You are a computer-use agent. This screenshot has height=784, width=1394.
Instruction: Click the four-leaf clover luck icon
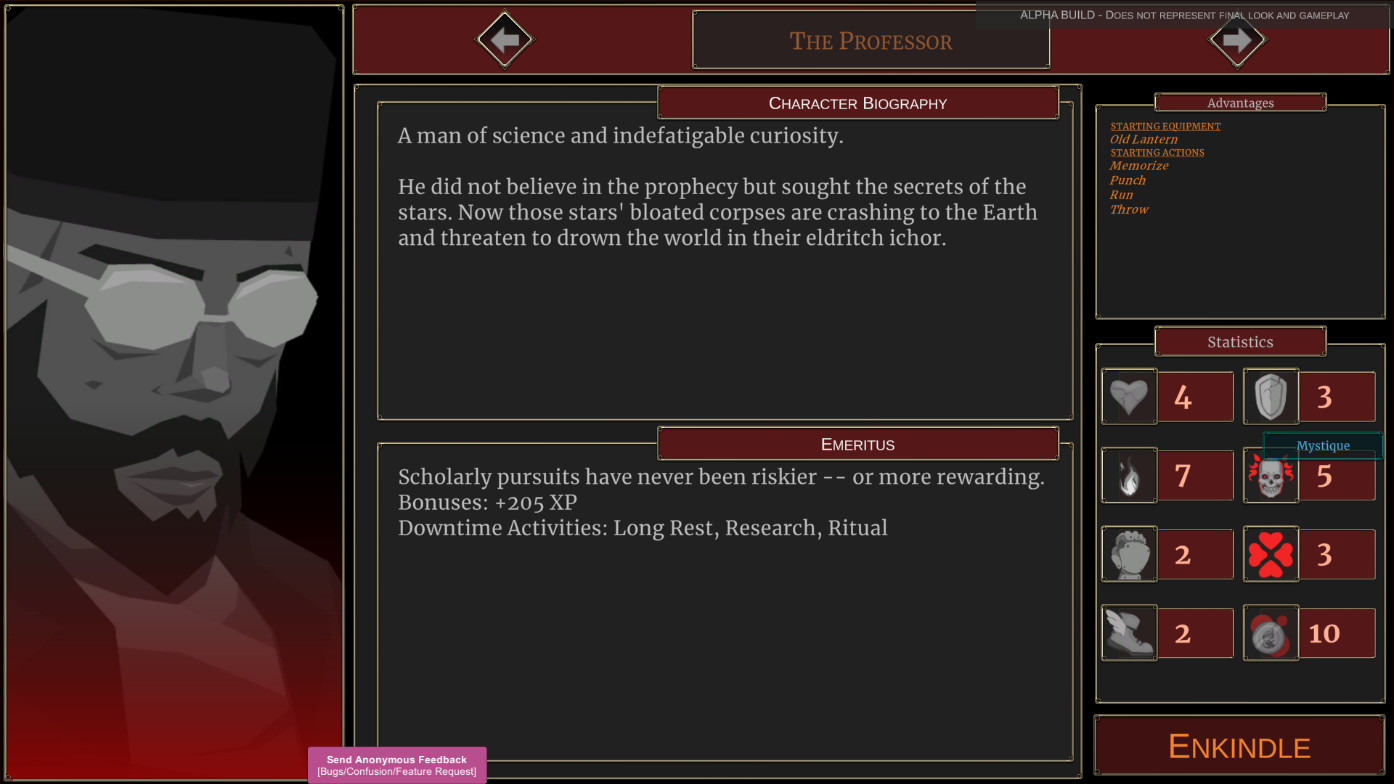coord(1270,554)
